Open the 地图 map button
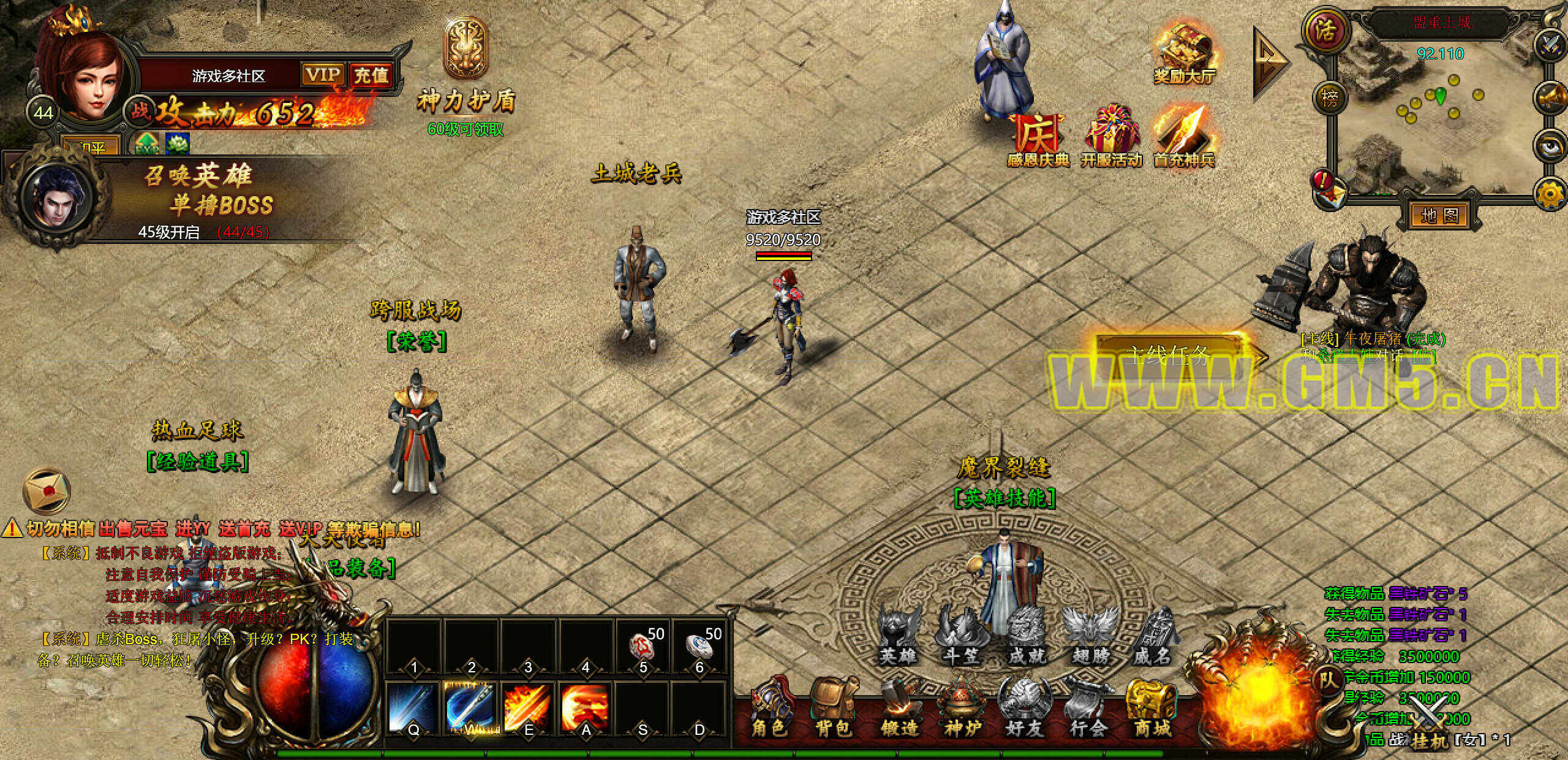The height and width of the screenshot is (760, 1568). (x=1439, y=216)
